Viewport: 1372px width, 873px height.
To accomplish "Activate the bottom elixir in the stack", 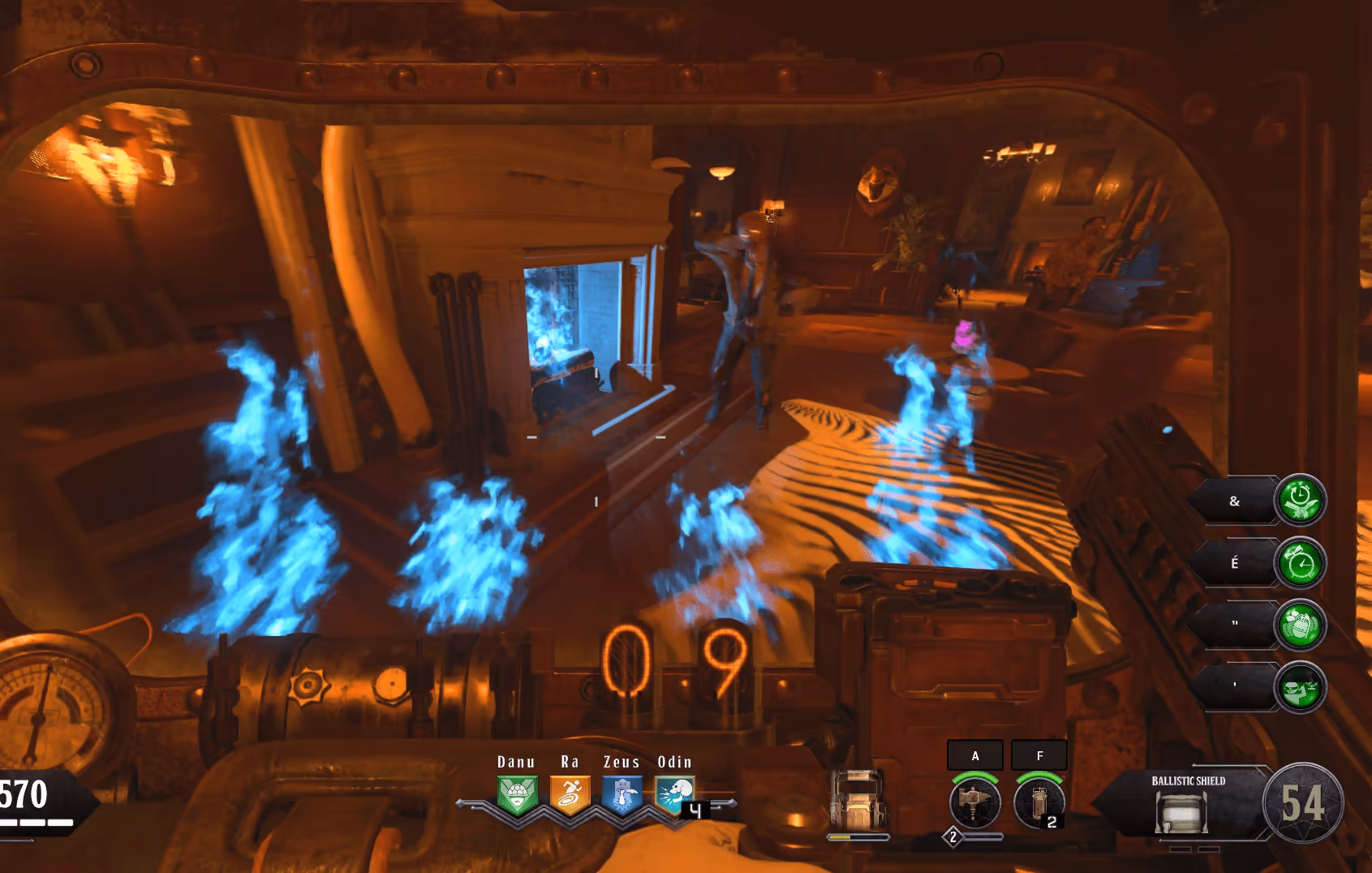I will pos(1300,687).
